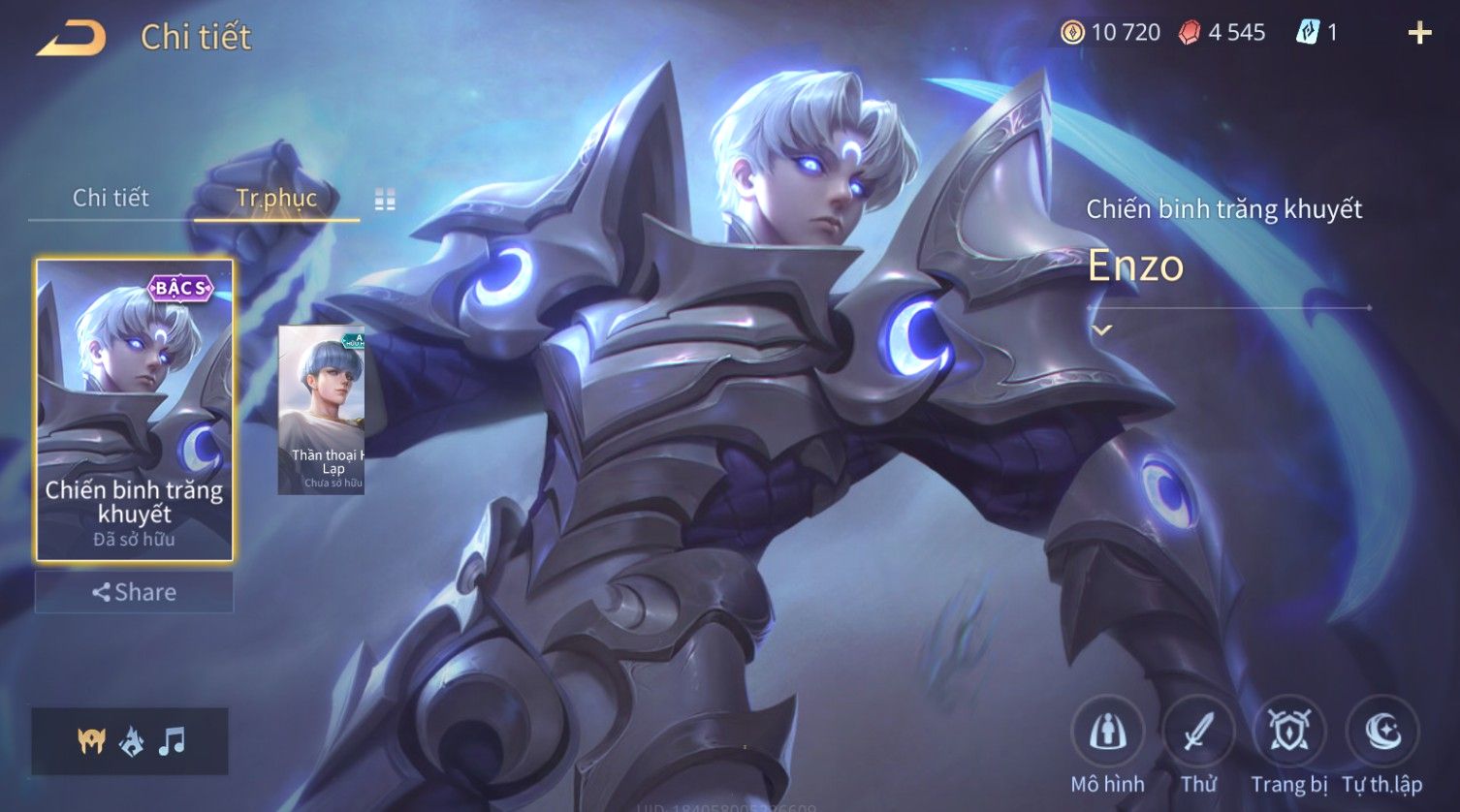
Task: Tap the gold coin currency icon
Action: tap(1071, 33)
